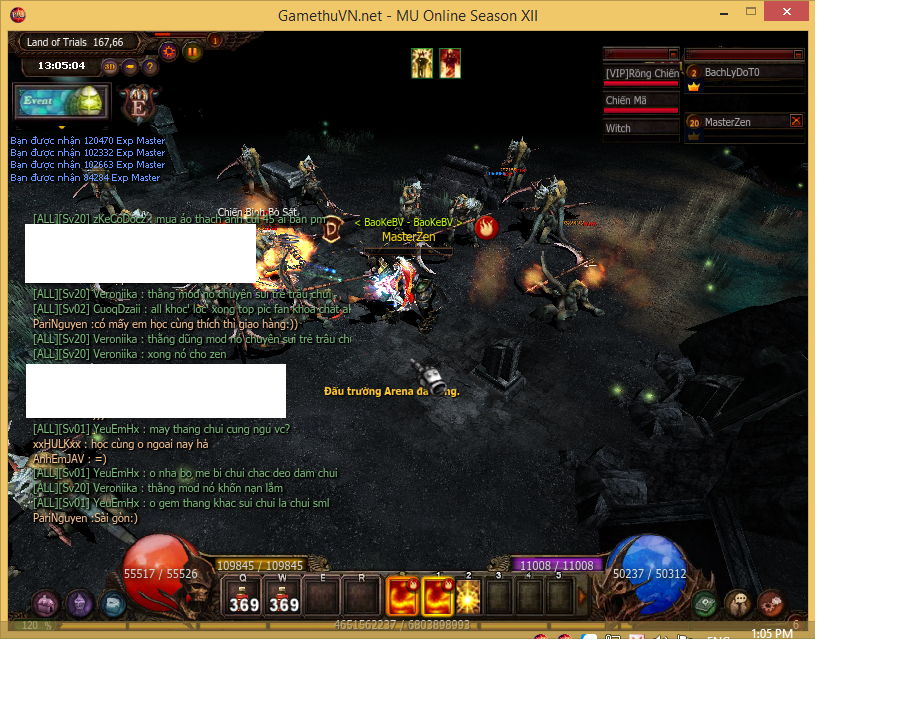This screenshot has width=902, height=717.
Task: Collapse the party list panel
Action: point(798,54)
